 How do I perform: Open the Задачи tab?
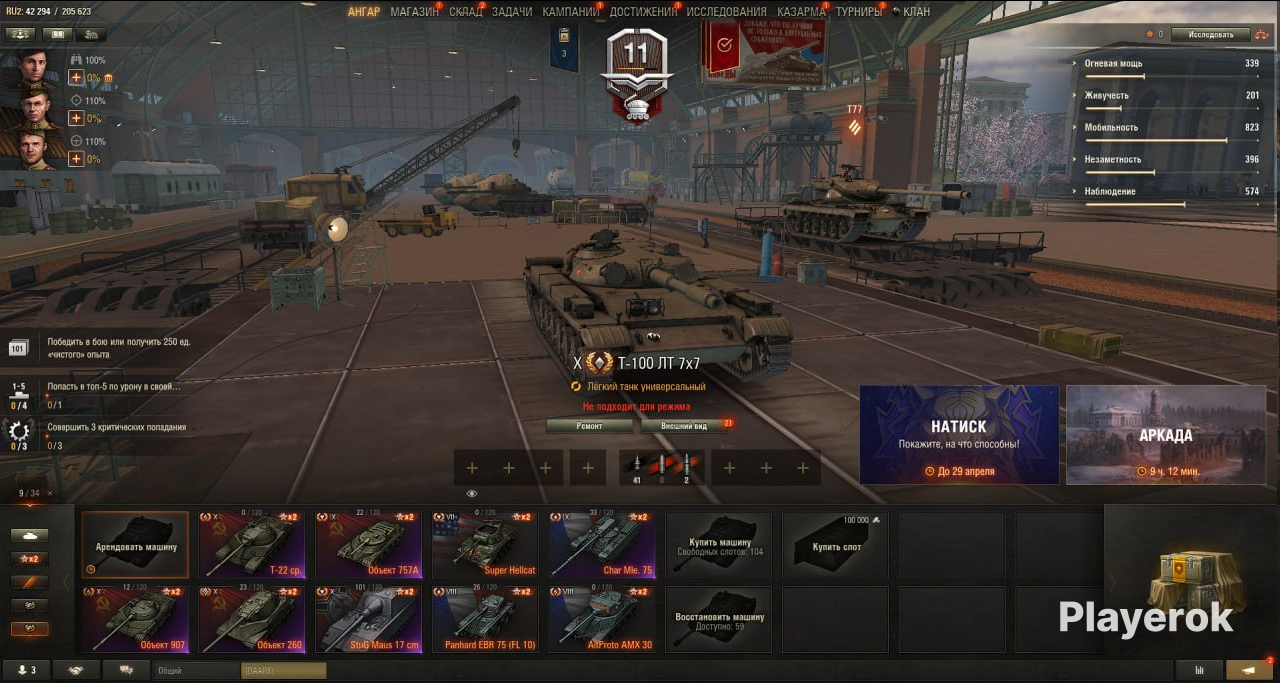pyautogui.click(x=512, y=12)
